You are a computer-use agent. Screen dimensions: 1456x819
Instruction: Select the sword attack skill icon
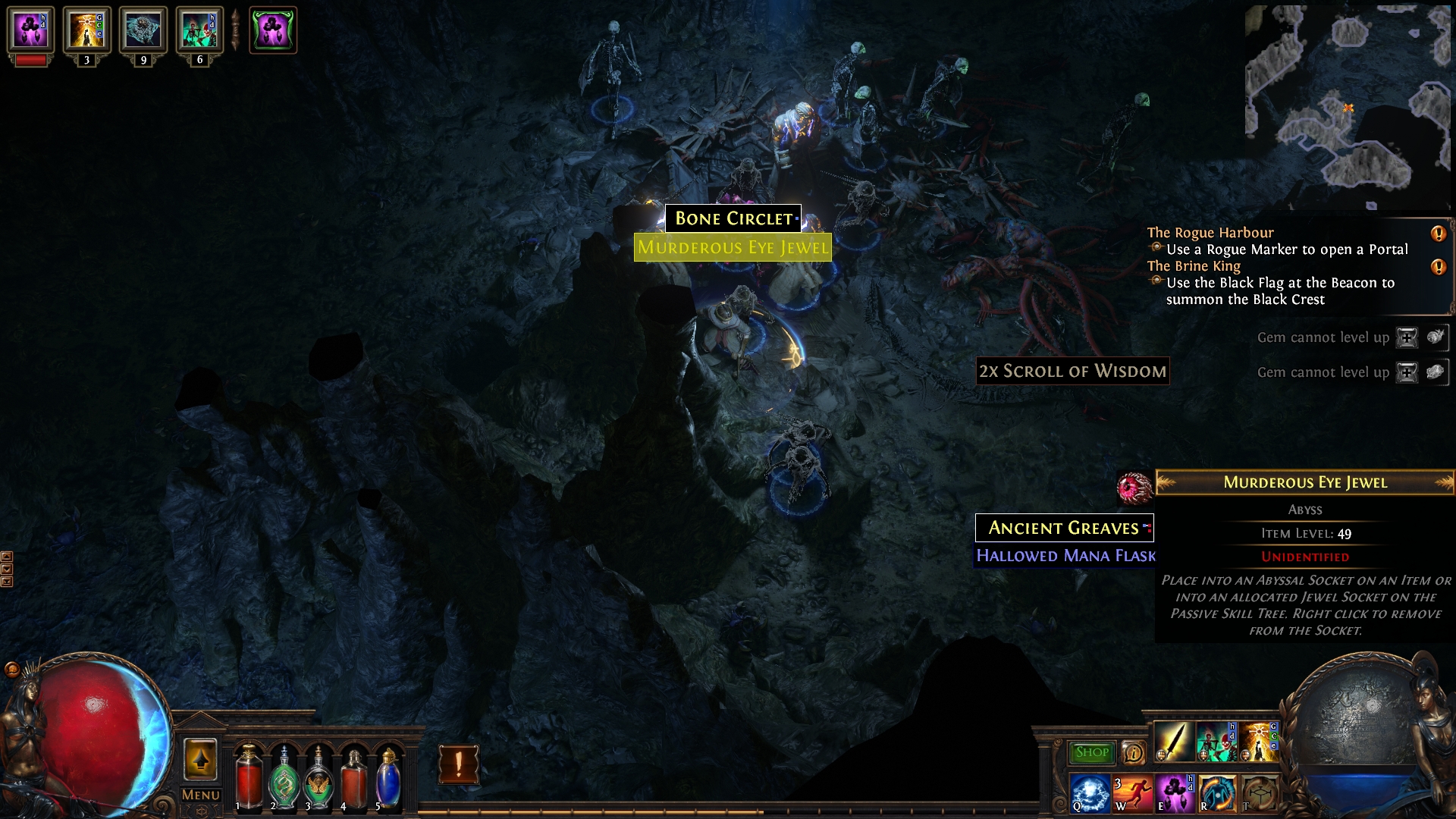click(1172, 741)
